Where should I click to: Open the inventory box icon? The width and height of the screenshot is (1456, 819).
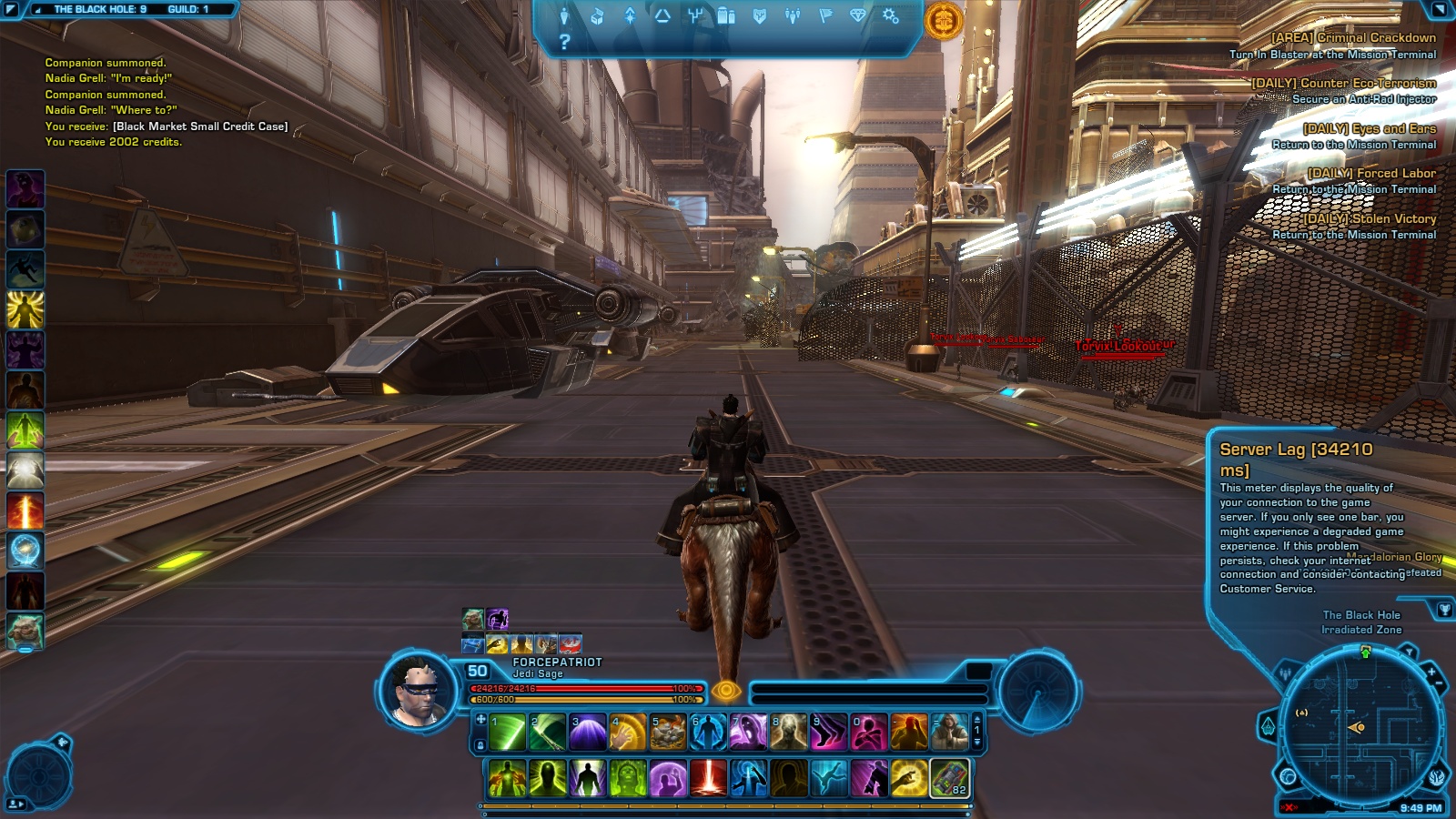click(x=597, y=15)
